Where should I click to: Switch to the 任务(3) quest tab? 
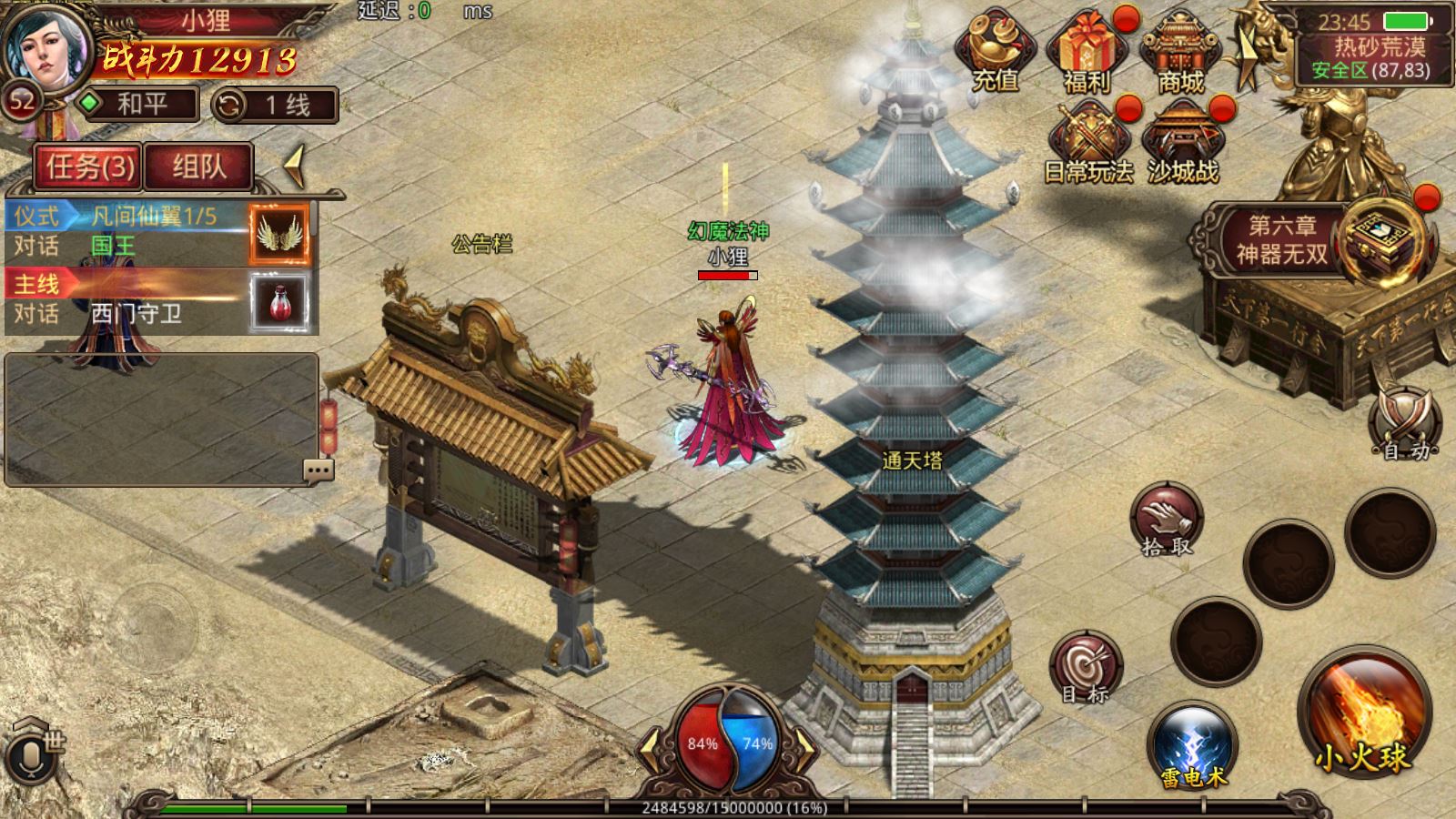pyautogui.click(x=88, y=167)
